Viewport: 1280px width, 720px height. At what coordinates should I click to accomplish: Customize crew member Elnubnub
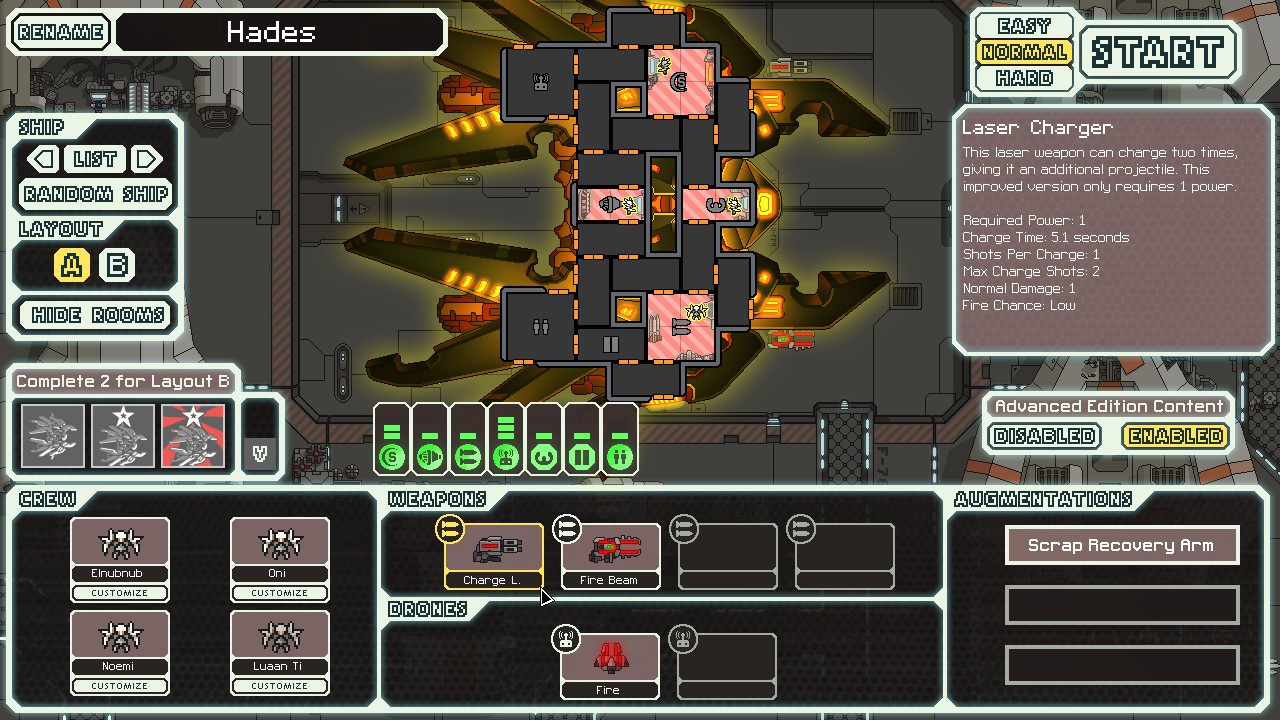120,593
